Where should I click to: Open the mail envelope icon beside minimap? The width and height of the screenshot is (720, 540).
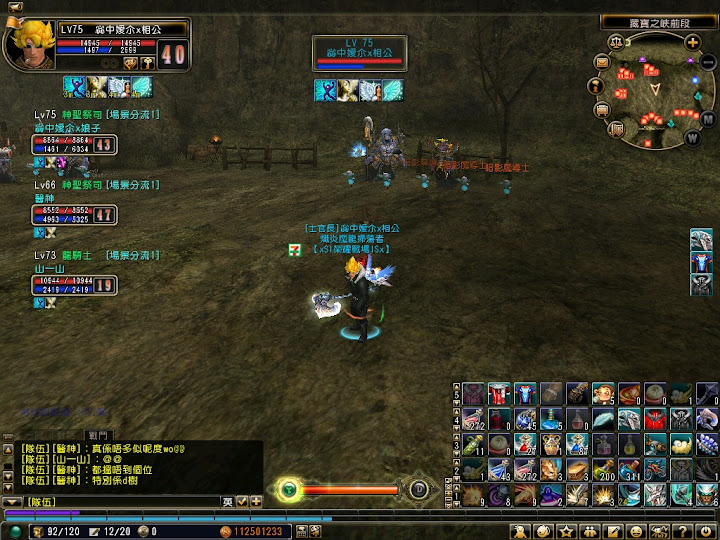[602, 62]
